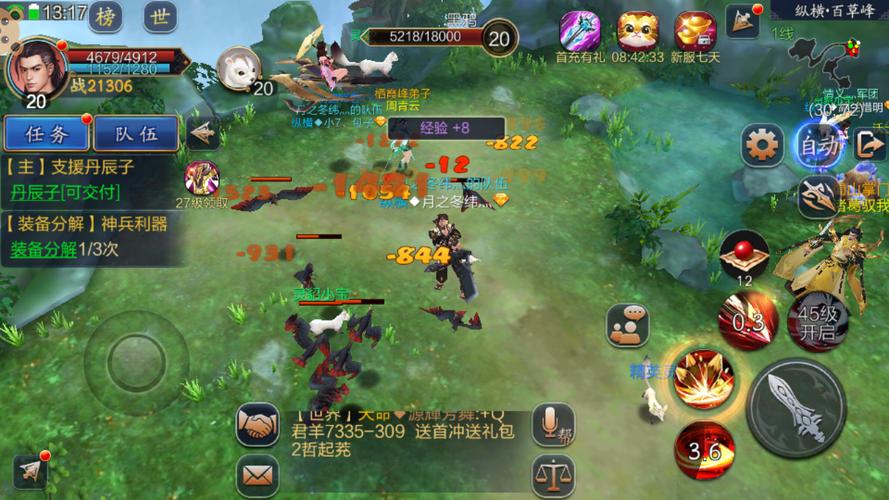Activate the large sword basic attack
This screenshot has height=500, width=889.
click(x=798, y=407)
